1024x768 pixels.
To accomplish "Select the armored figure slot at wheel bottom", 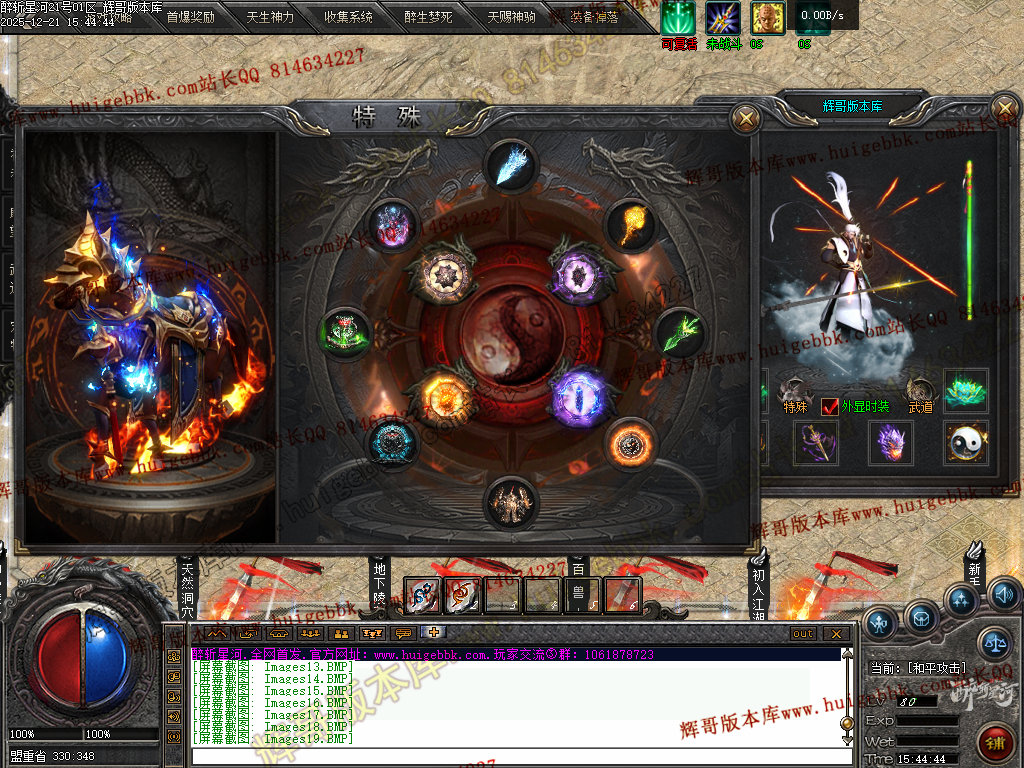I will [511, 503].
